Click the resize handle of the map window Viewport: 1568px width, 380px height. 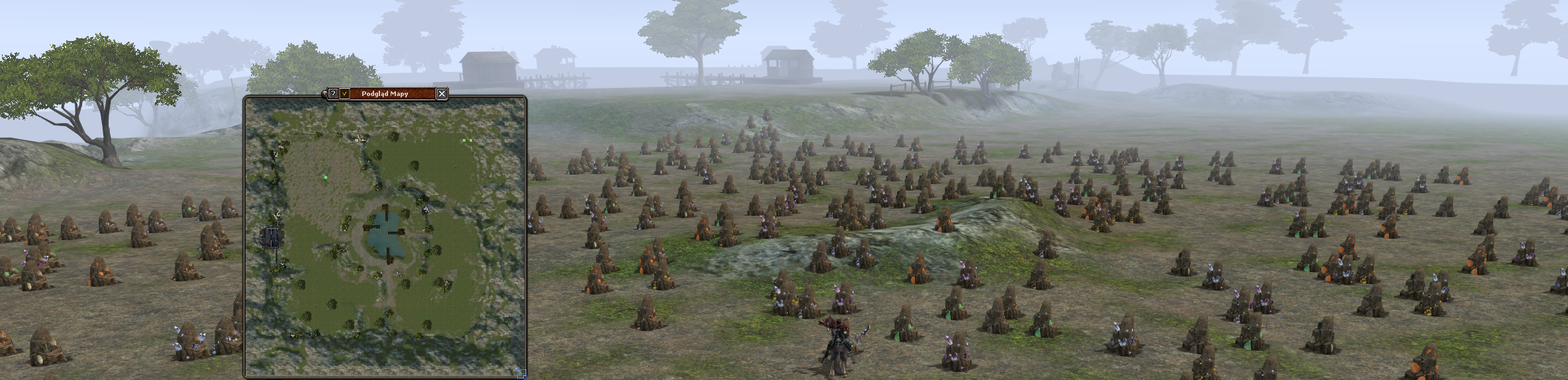[520, 373]
